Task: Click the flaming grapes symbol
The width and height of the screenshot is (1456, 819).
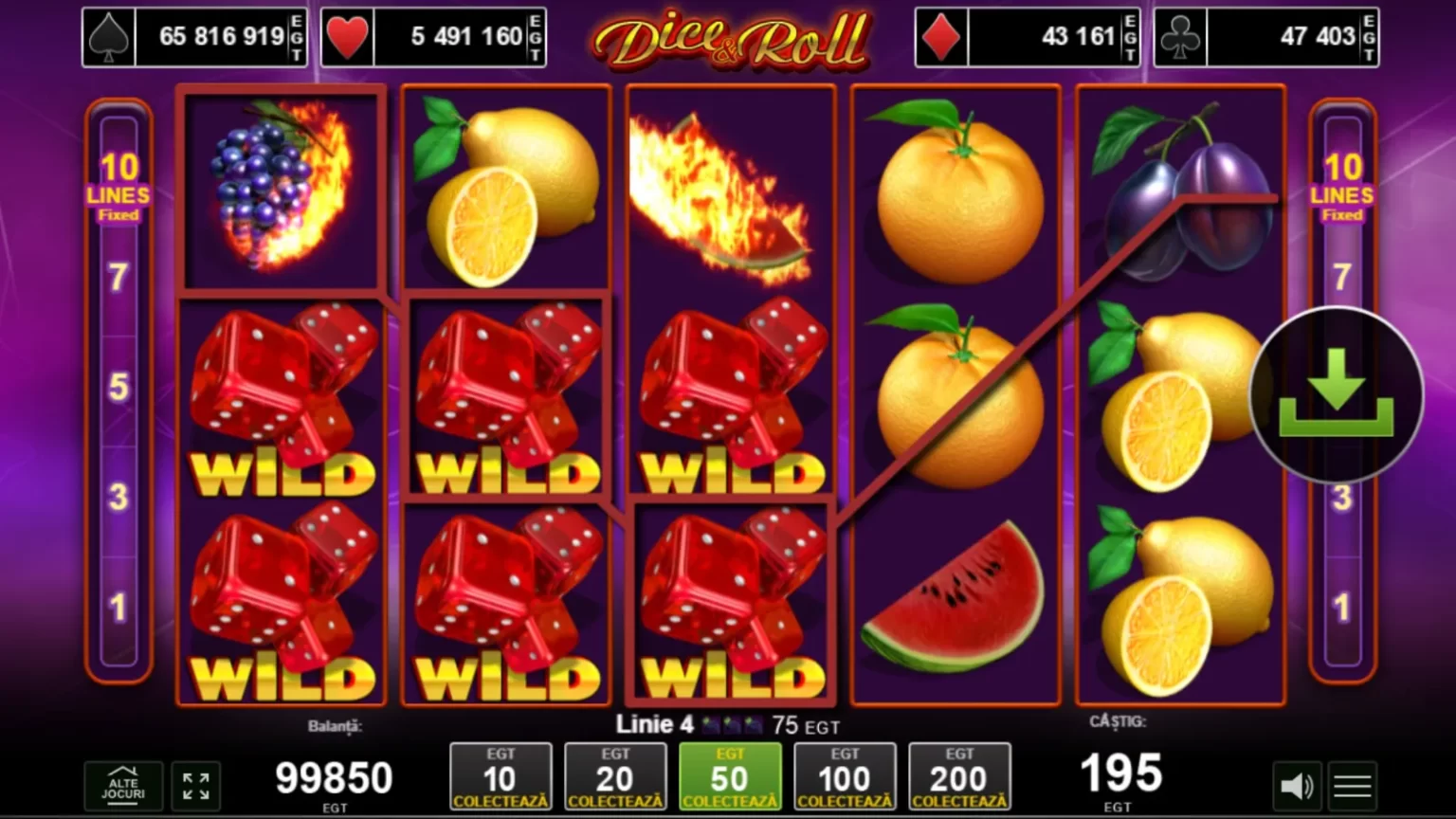Action: coord(281,190)
